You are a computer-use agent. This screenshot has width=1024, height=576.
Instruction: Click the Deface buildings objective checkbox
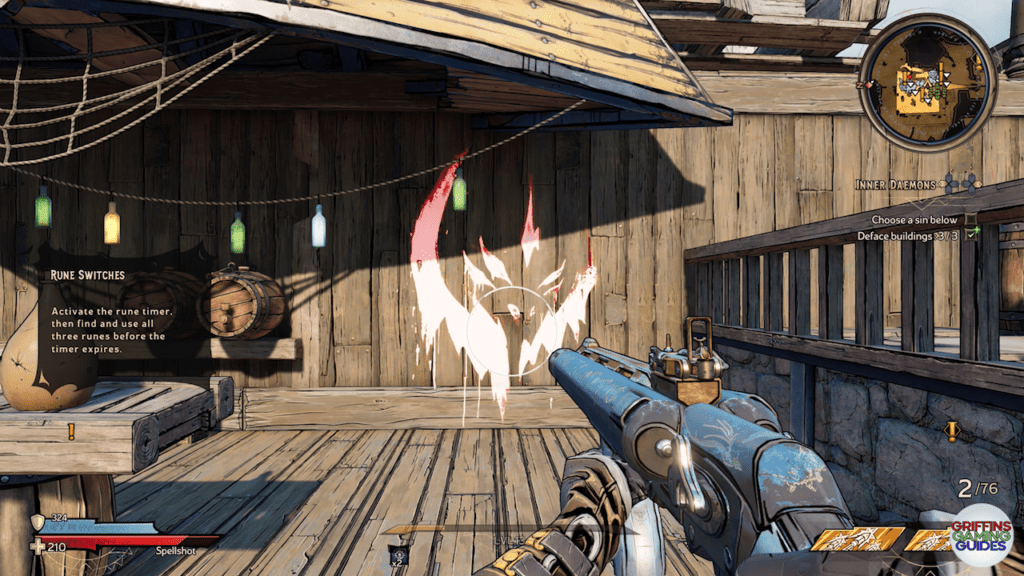972,236
